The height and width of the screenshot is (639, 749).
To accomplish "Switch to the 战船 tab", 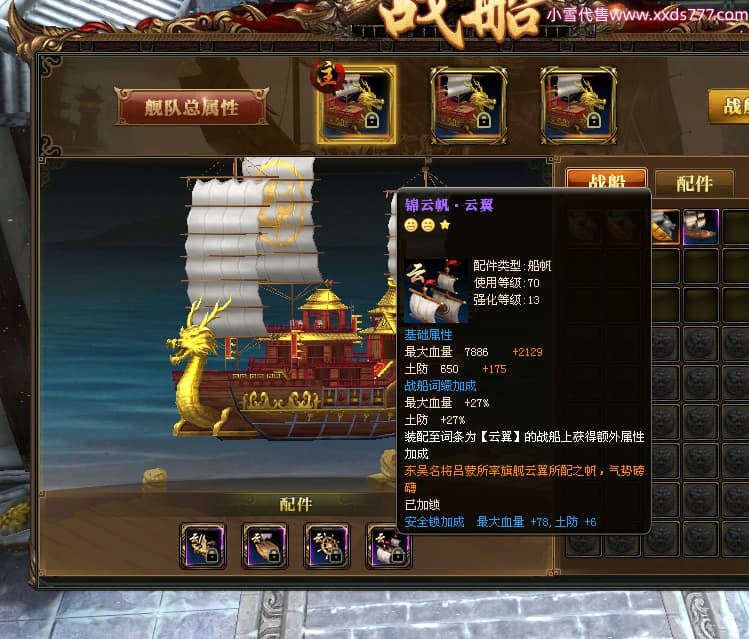I will tap(605, 181).
